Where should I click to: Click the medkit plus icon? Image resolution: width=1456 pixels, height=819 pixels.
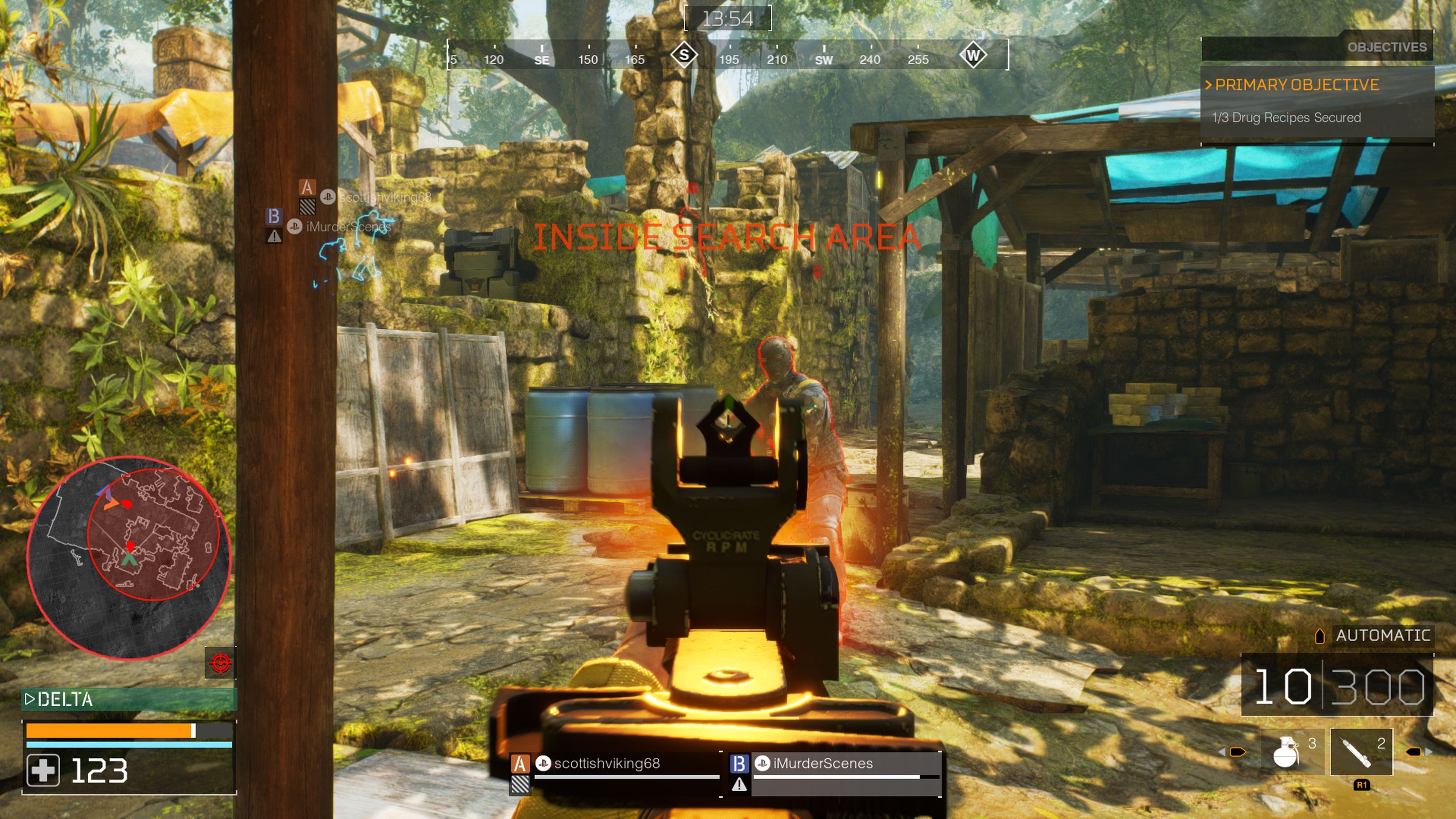click(x=43, y=770)
